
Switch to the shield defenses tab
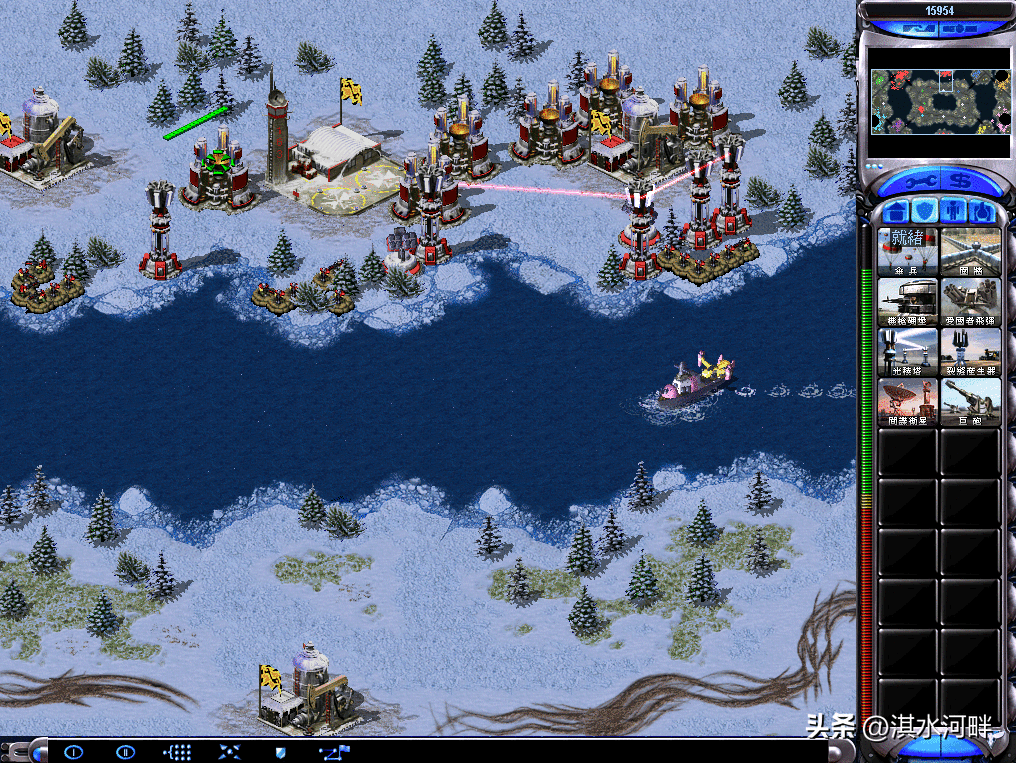[925, 212]
